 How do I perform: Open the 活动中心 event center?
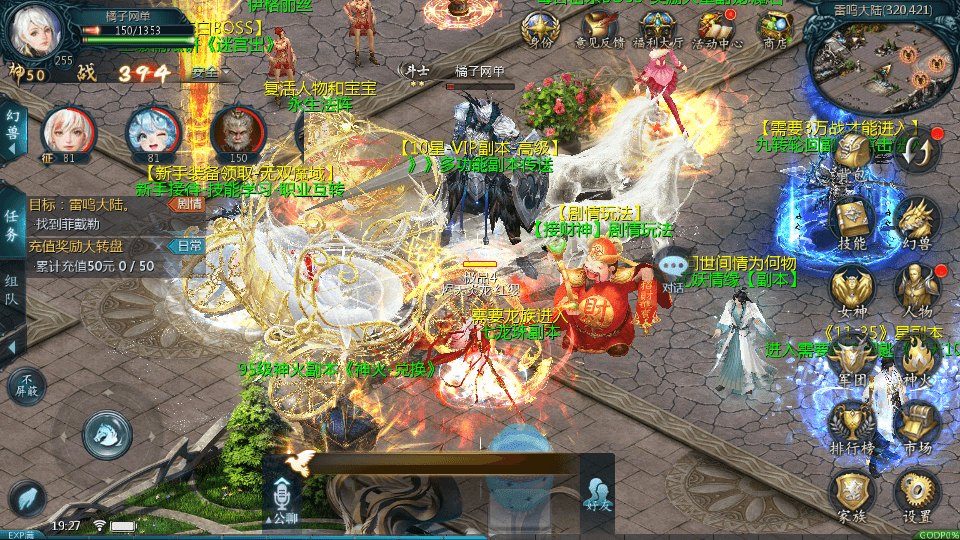click(717, 30)
